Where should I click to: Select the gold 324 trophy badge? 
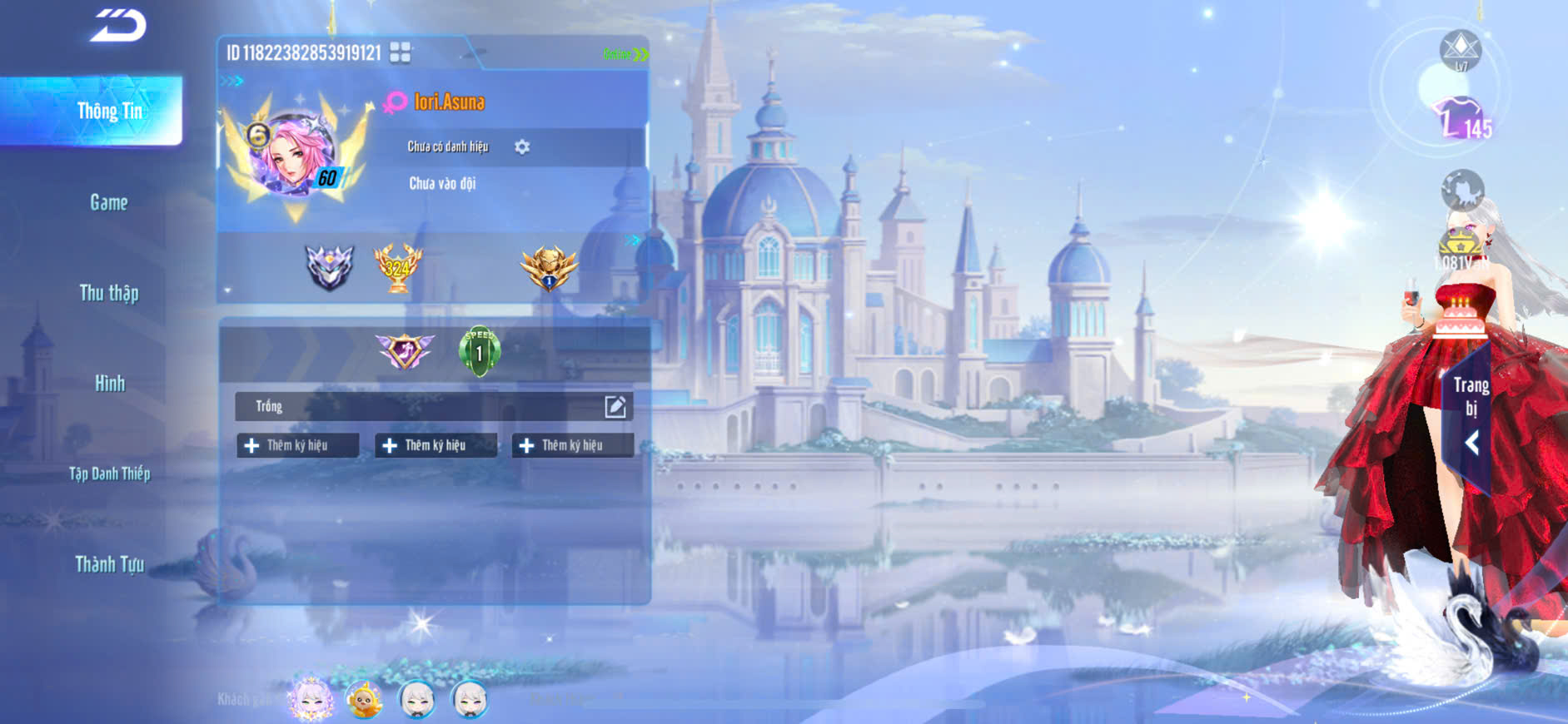[x=397, y=267]
